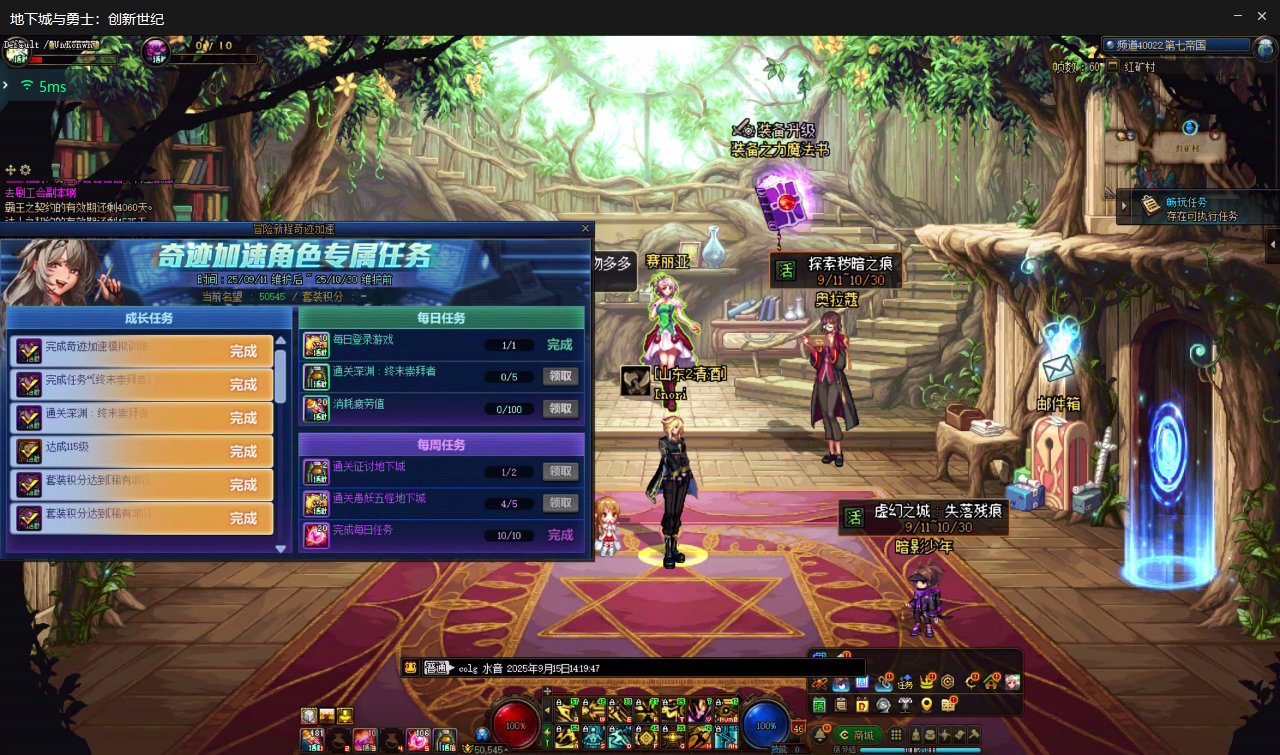
Task: Claim the 通关愚妖五怪地下城 weekly reward
Action: tap(561, 503)
